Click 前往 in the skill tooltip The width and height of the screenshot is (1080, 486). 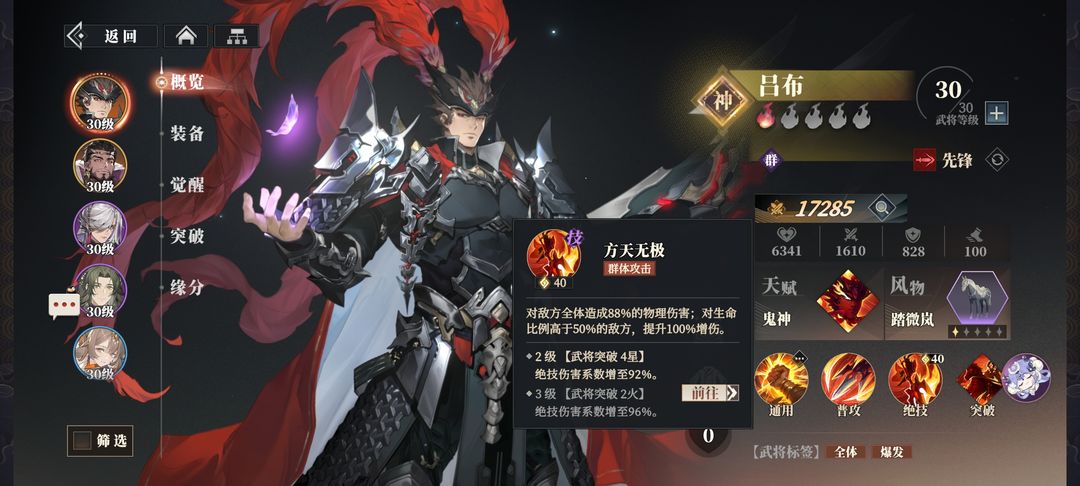(x=709, y=393)
